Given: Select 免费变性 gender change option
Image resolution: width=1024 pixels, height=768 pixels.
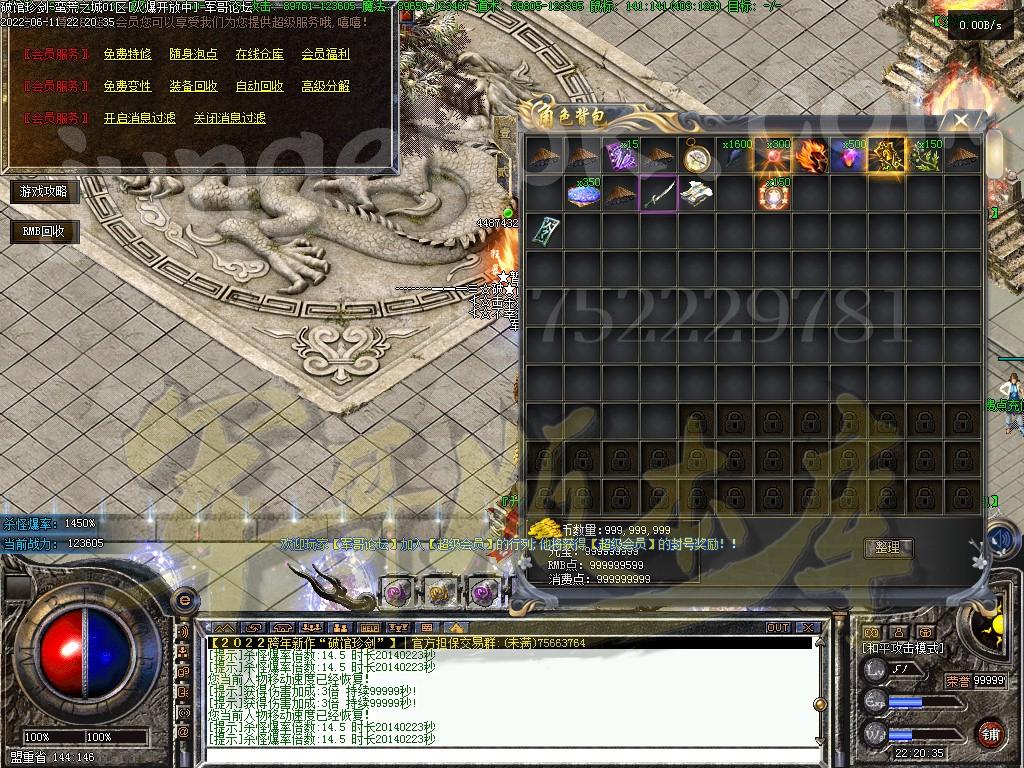Looking at the screenshot, I should (x=127, y=86).
